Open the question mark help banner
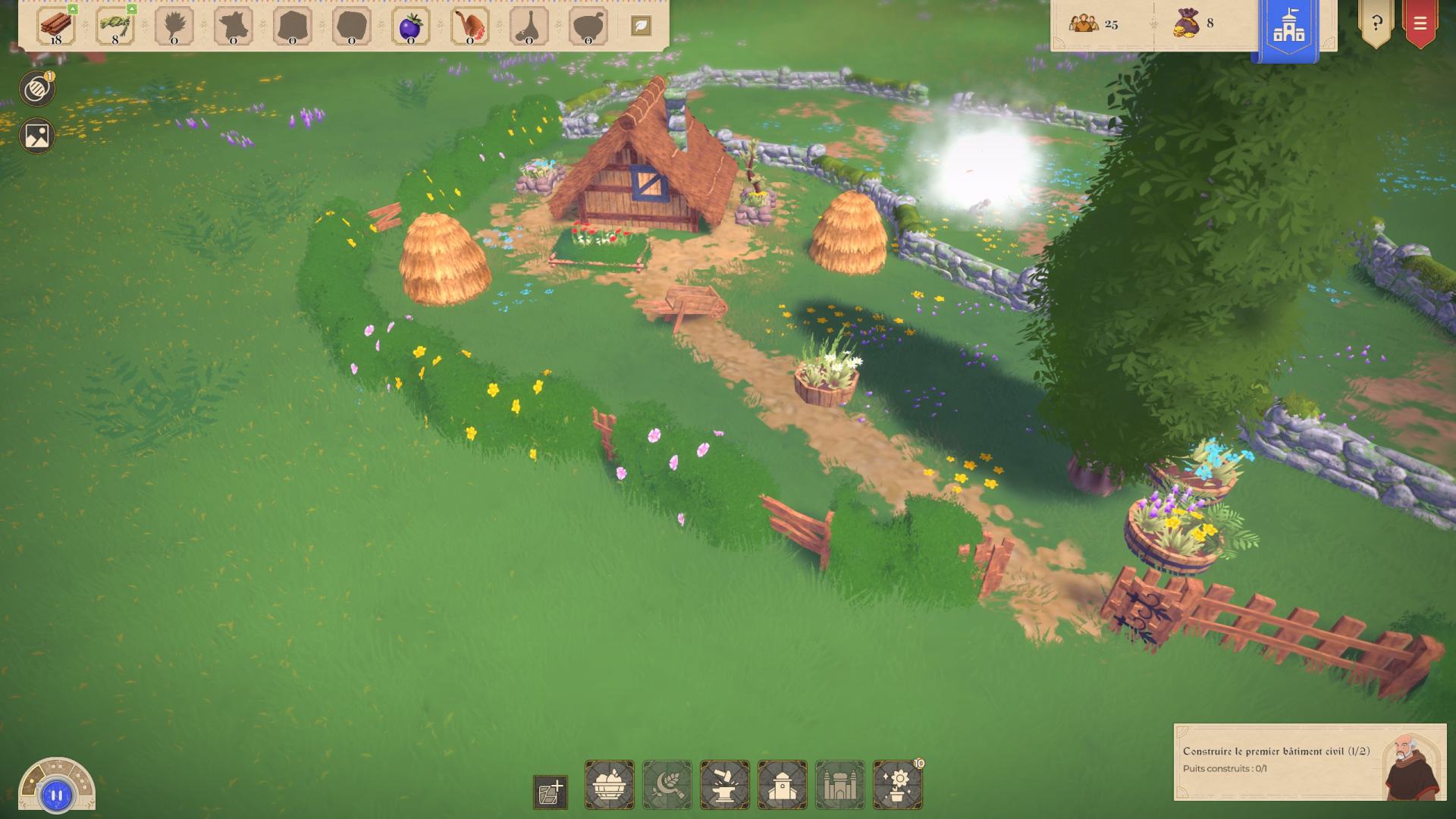This screenshot has height=819, width=1456. pos(1376,23)
